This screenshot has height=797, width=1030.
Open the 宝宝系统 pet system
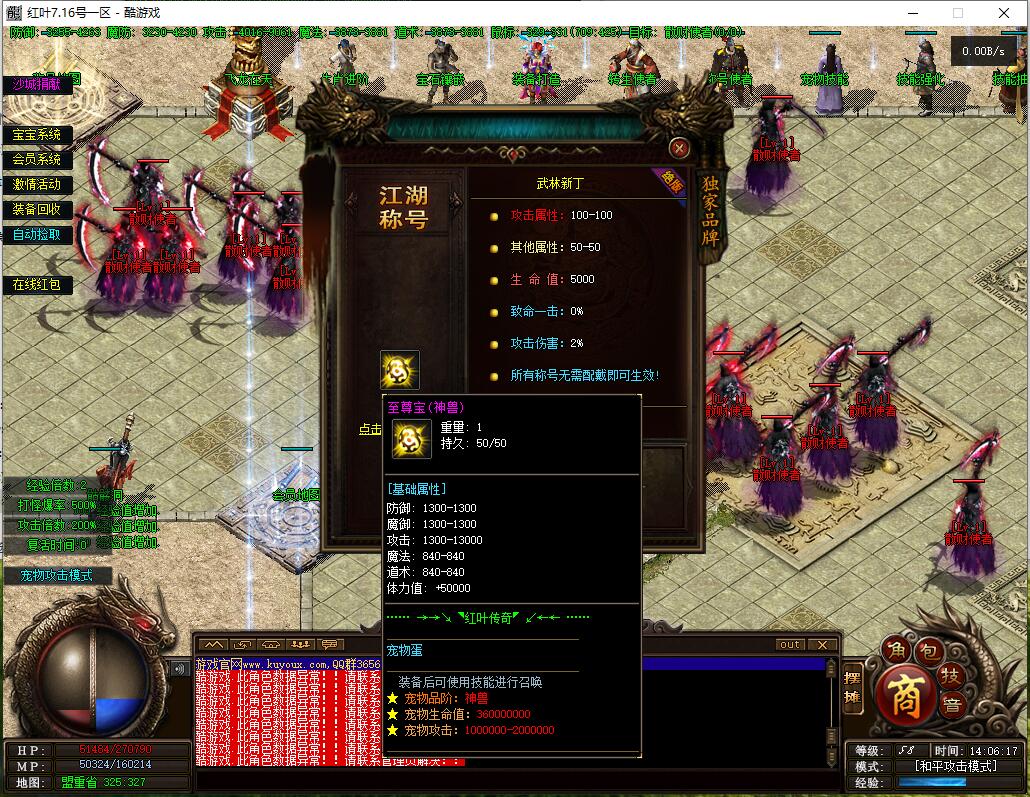click(36, 135)
